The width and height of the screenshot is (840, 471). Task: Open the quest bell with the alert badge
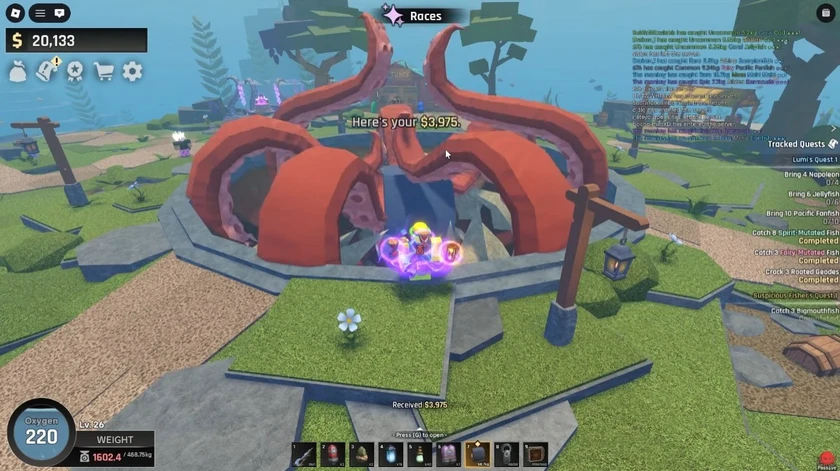click(46, 71)
